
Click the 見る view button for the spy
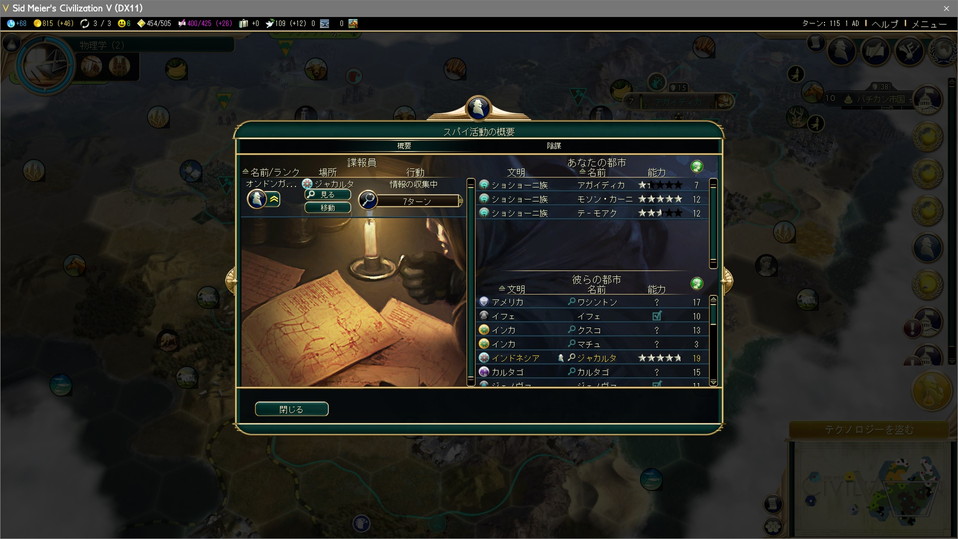coord(327,195)
